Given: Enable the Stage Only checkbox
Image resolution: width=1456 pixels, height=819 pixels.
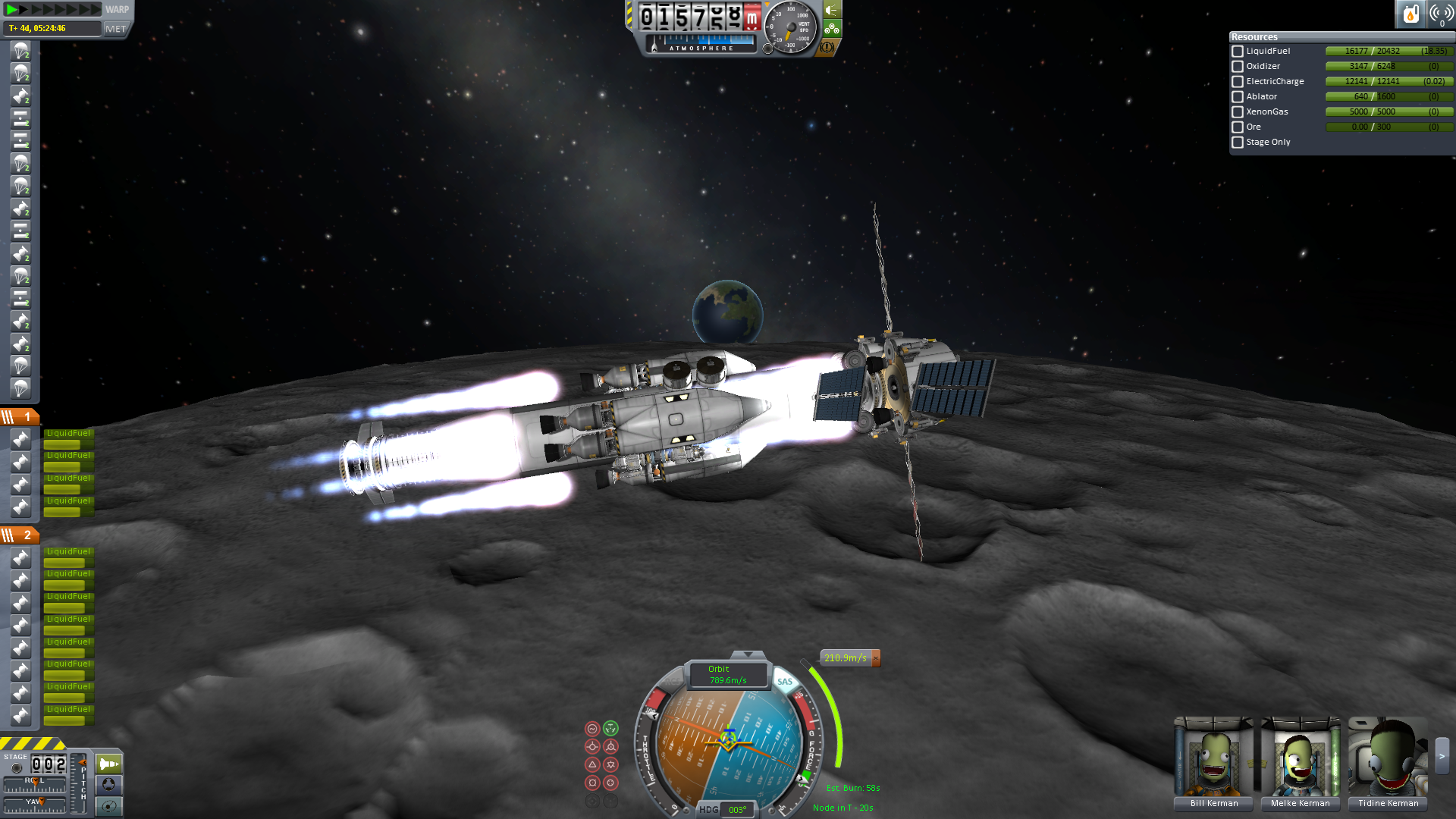Looking at the screenshot, I should coord(1238,143).
